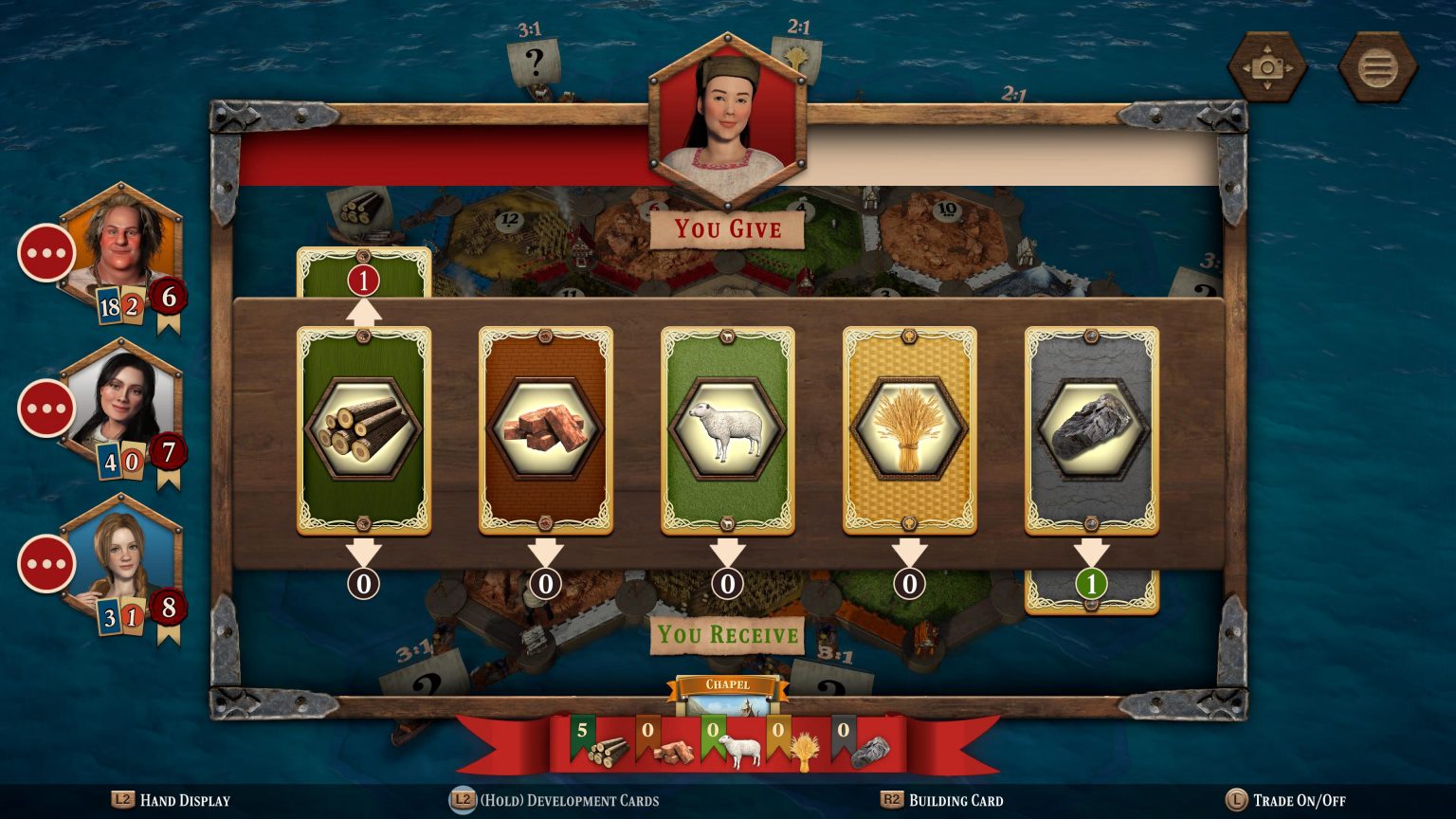Select the sheep resource card
The width and height of the screenshot is (1456, 819).
click(727, 431)
